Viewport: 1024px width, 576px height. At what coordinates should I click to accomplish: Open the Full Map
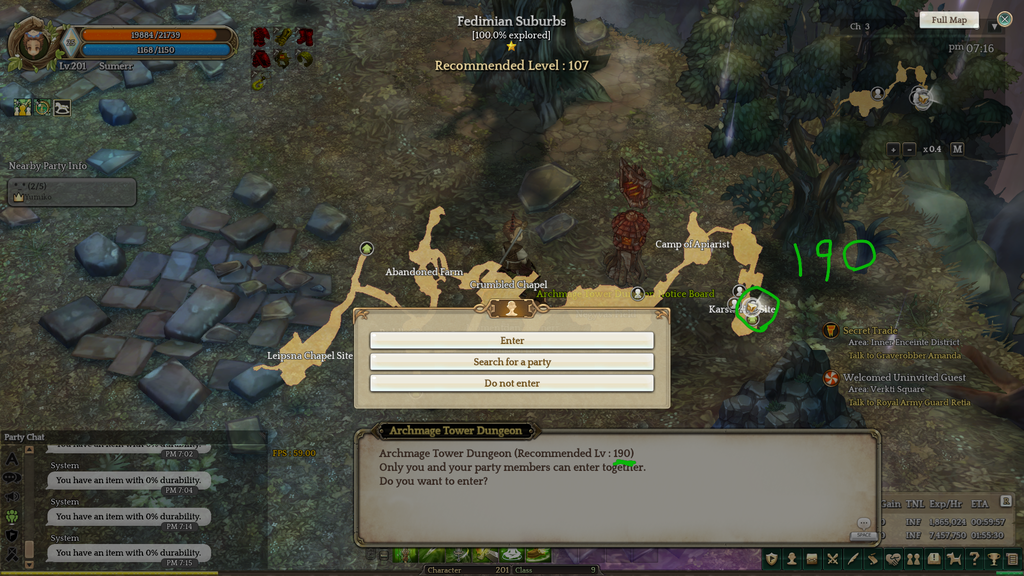949,20
